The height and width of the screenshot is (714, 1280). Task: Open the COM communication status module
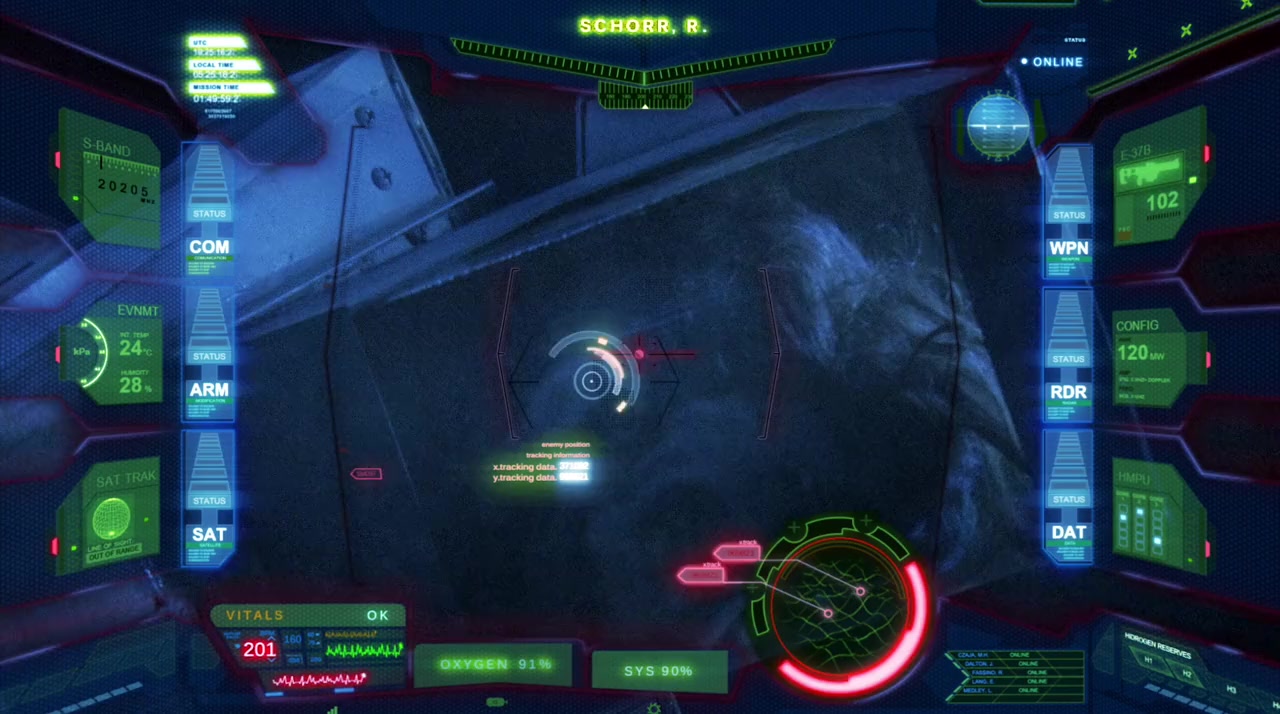[x=209, y=246]
